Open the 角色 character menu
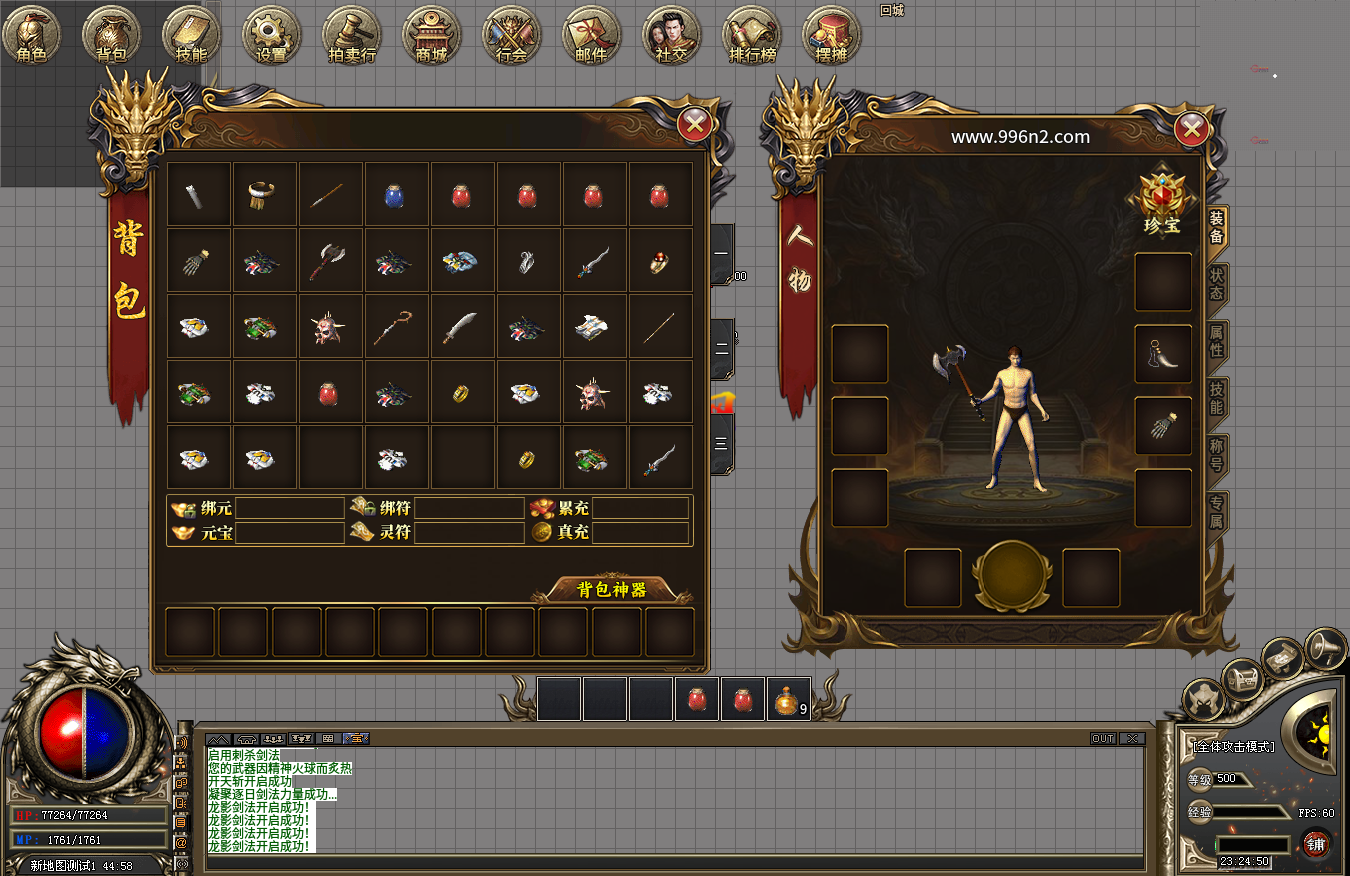The width and height of the screenshot is (1350, 876). 32,35
